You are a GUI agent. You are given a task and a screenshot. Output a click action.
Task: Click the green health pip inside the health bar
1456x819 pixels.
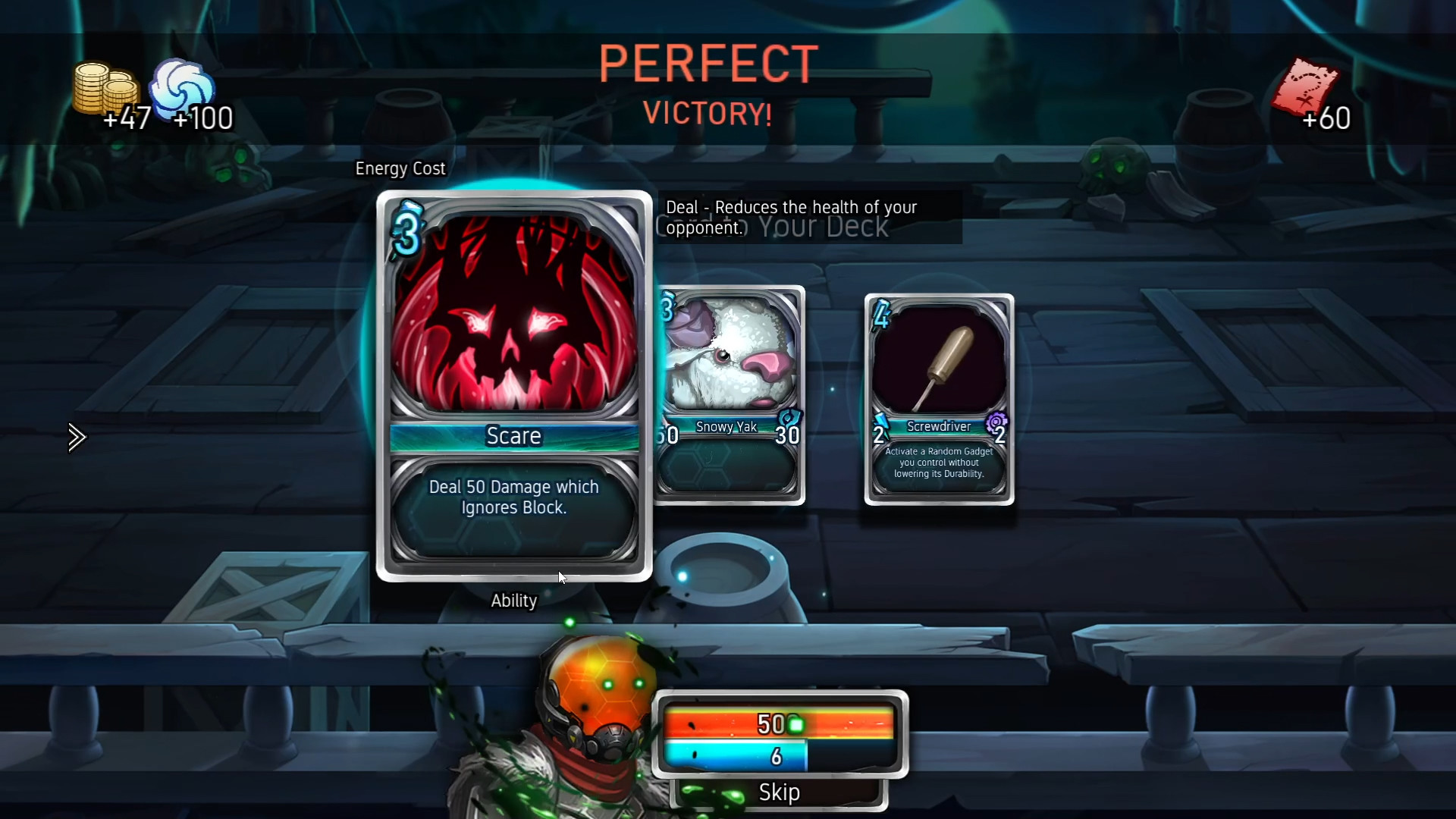click(795, 724)
